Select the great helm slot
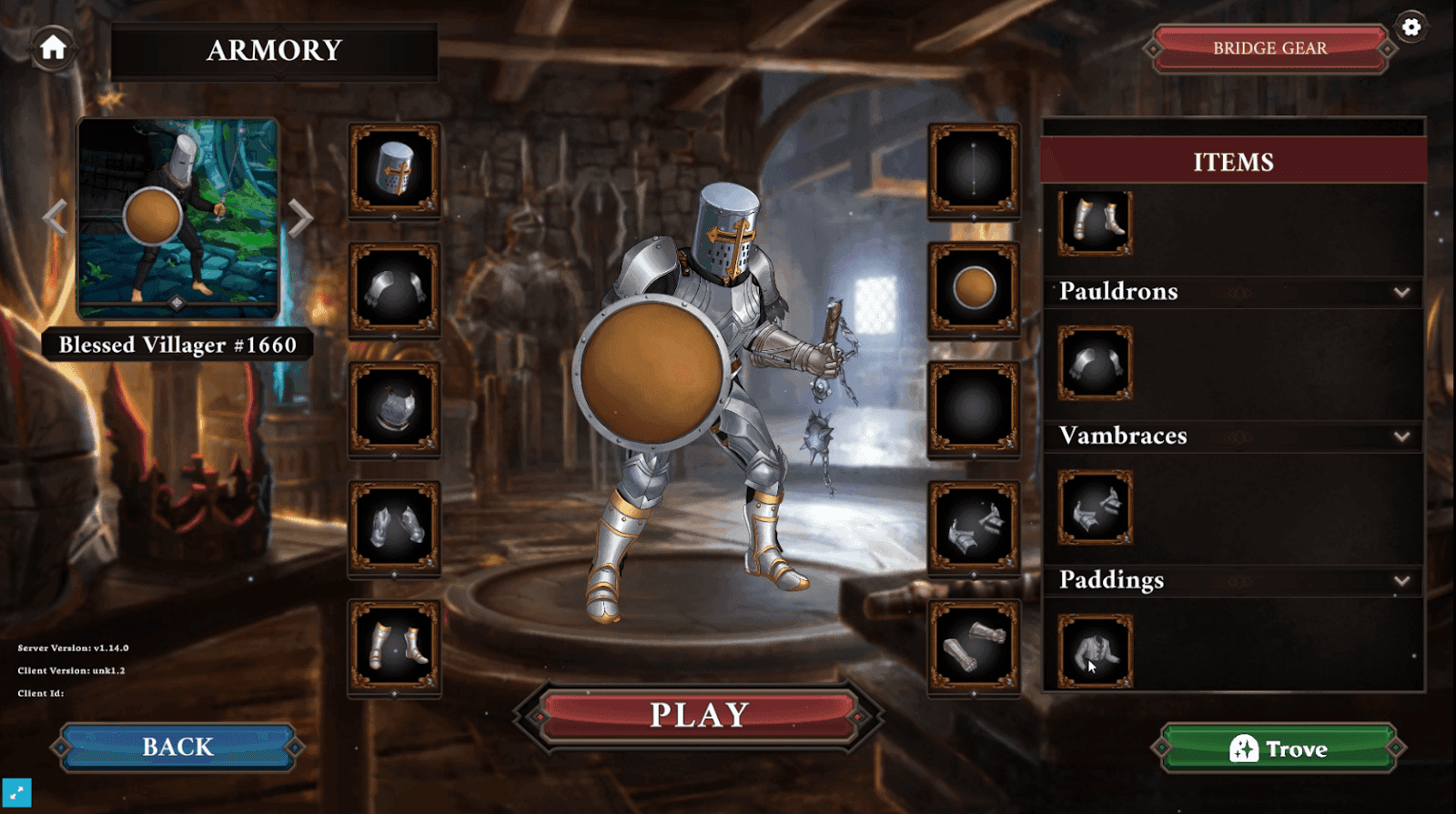This screenshot has height=814, width=1456. (x=394, y=171)
